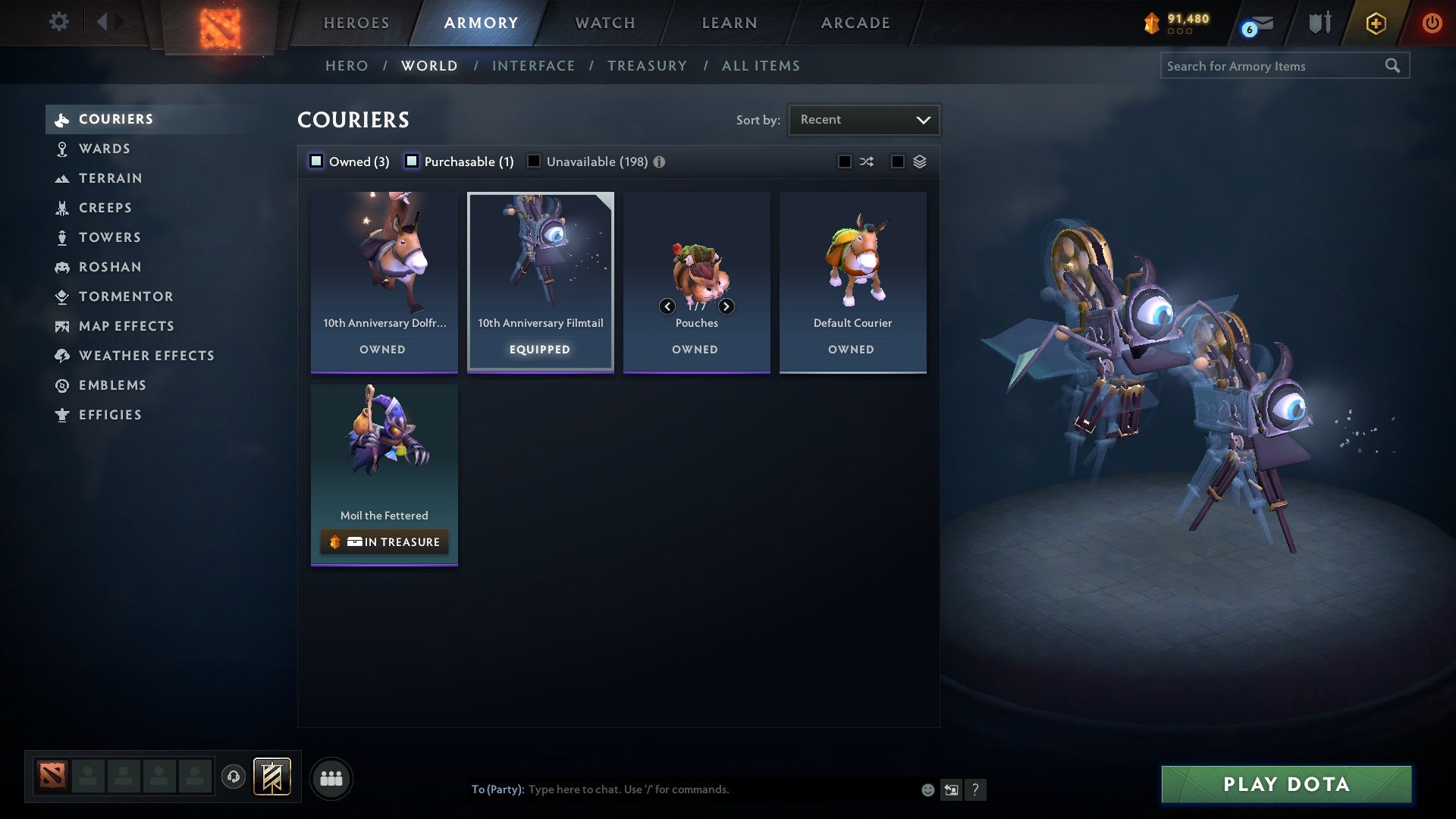Open the Tormentor section

coord(125,297)
